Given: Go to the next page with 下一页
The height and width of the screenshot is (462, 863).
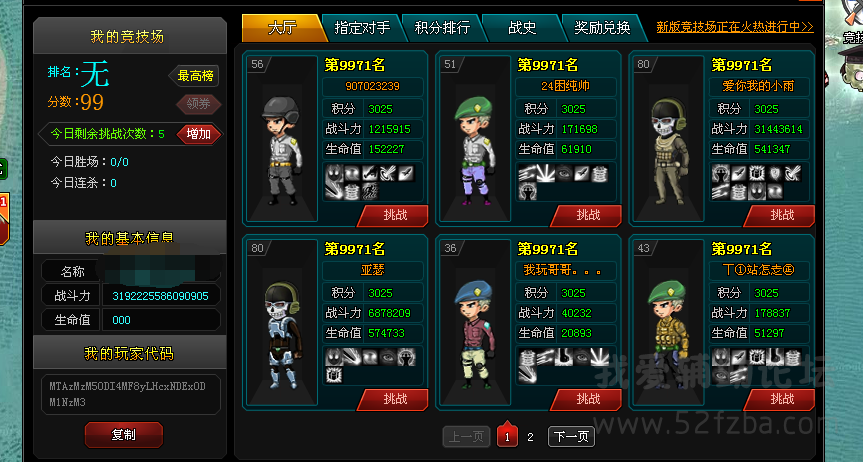Looking at the screenshot, I should (571, 437).
